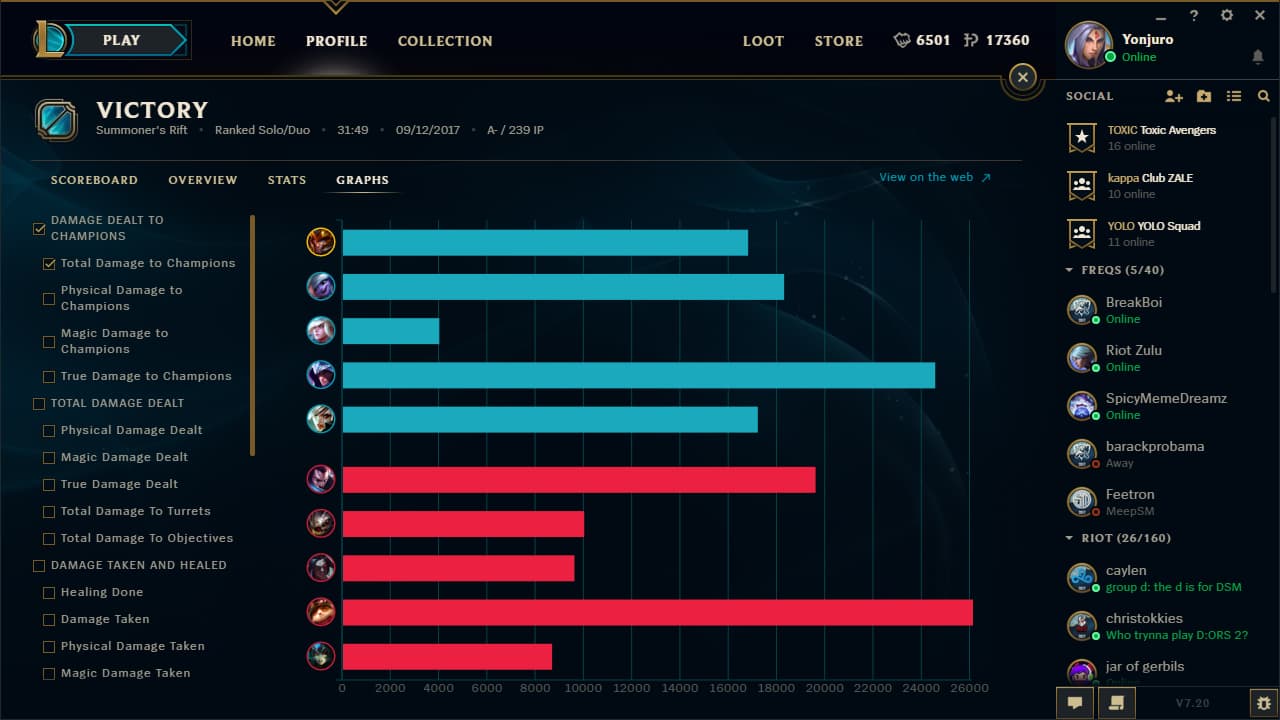Viewport: 1280px width, 720px height.
Task: Enable the Physical Damage to Champions checkbox
Action: pos(49,297)
